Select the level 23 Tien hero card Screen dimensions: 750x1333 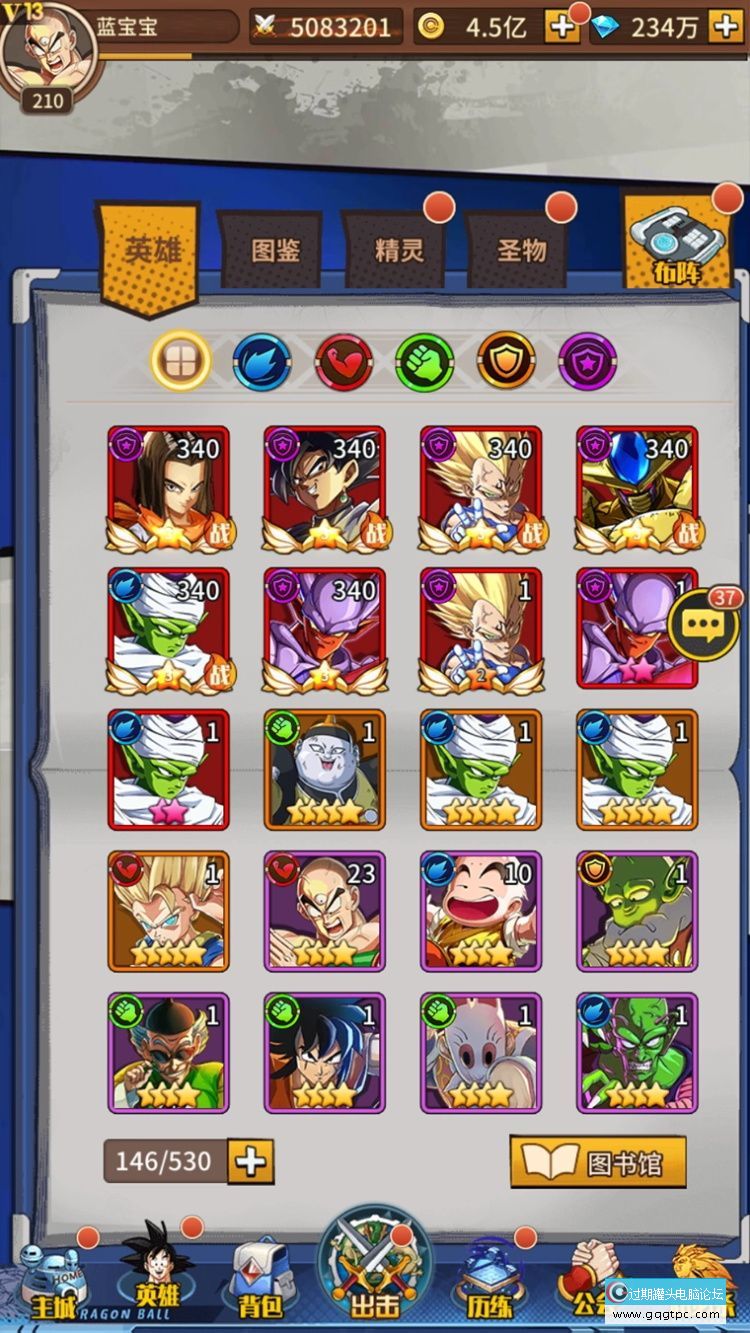323,911
